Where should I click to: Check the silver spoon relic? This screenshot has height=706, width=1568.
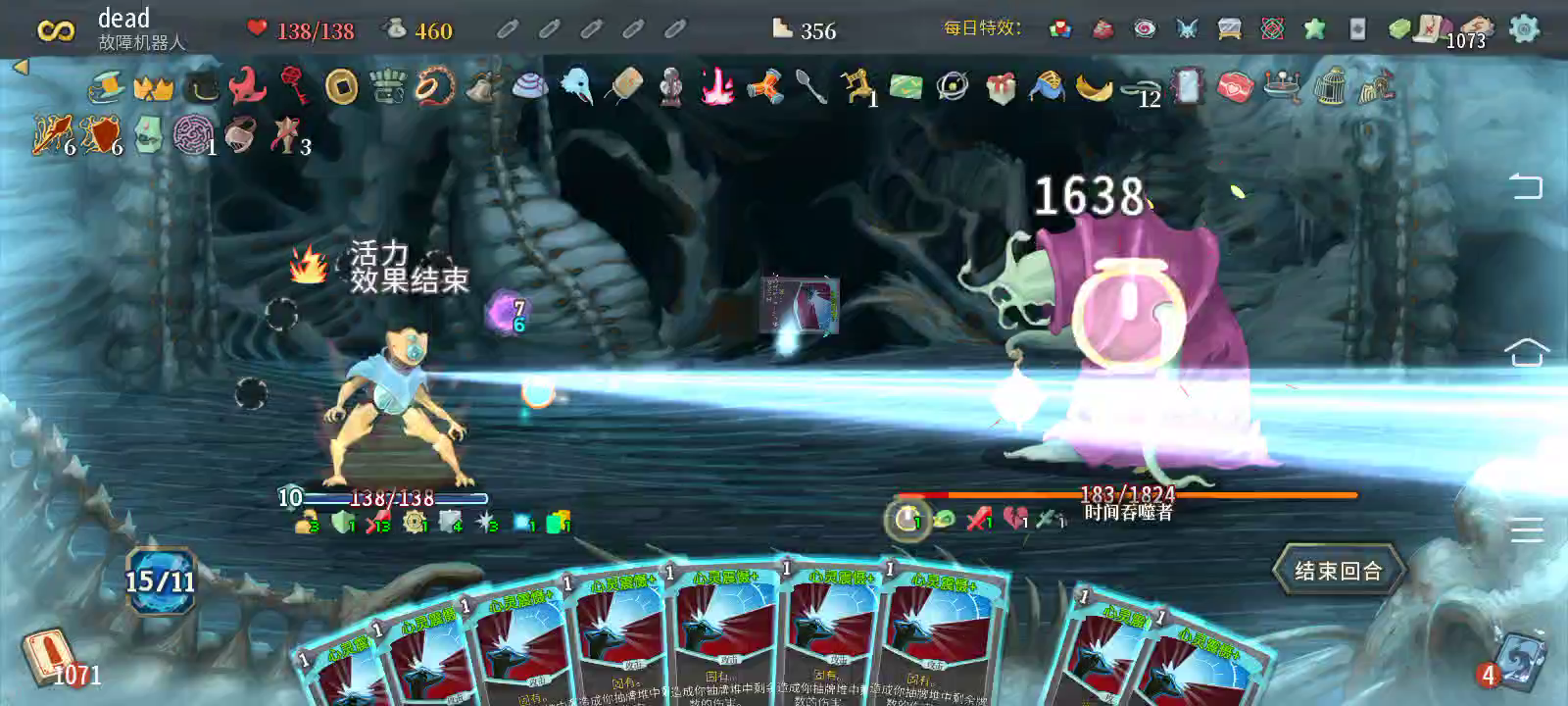811,86
